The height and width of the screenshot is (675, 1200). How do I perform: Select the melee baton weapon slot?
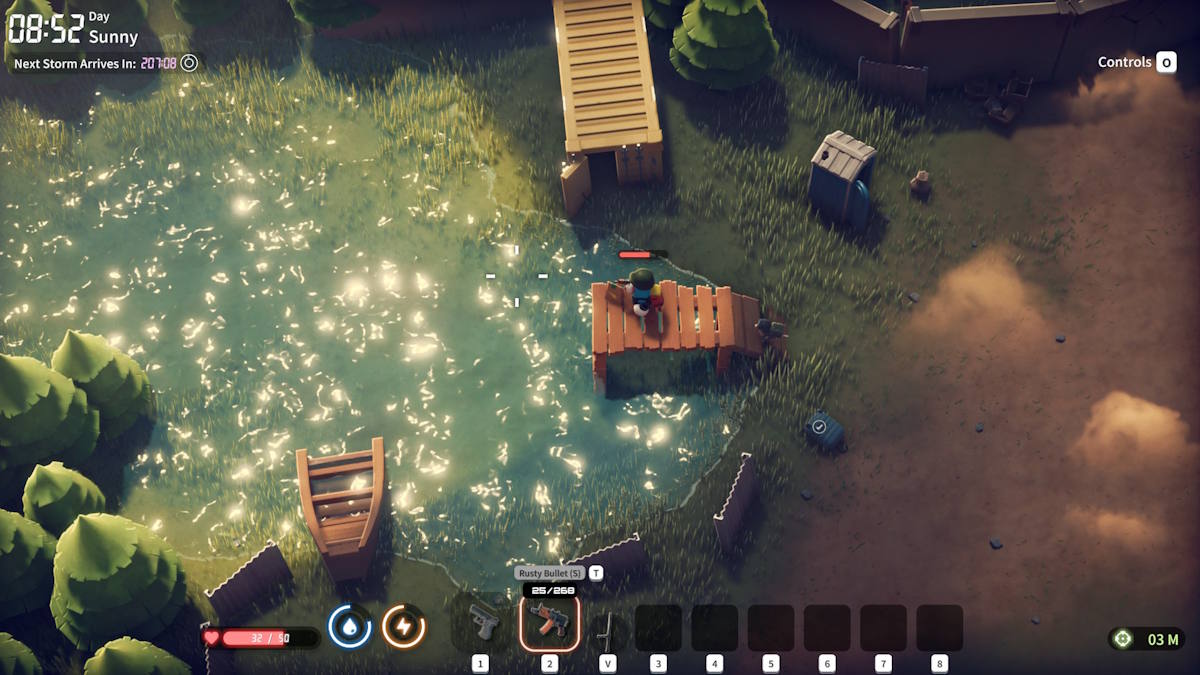click(606, 630)
